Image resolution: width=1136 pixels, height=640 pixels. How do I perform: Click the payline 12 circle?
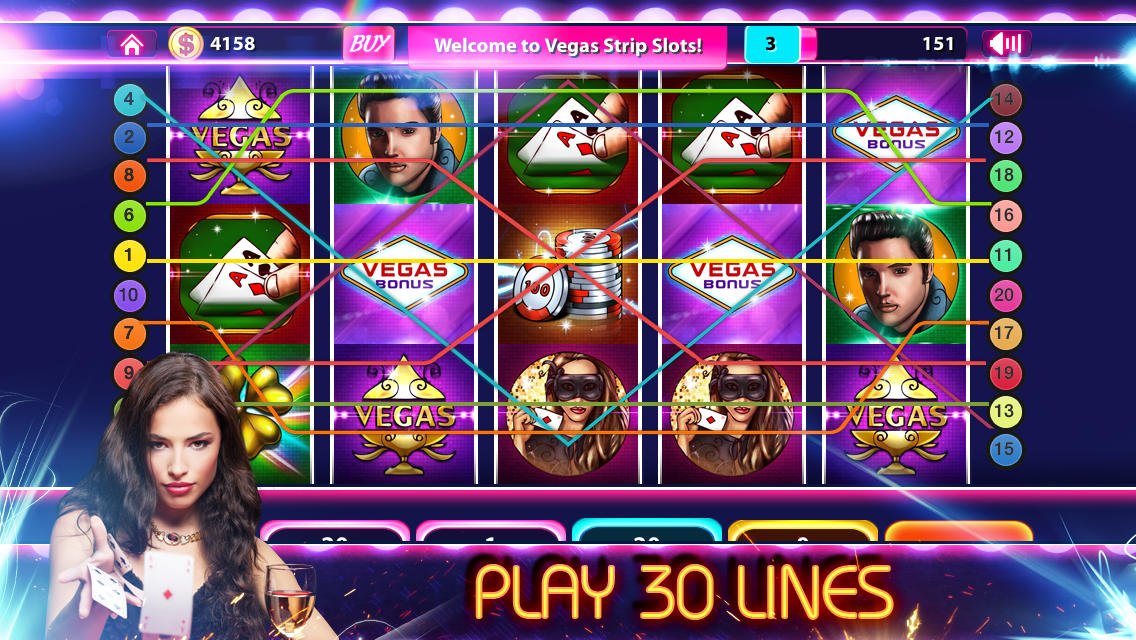pyautogui.click(x=1006, y=138)
